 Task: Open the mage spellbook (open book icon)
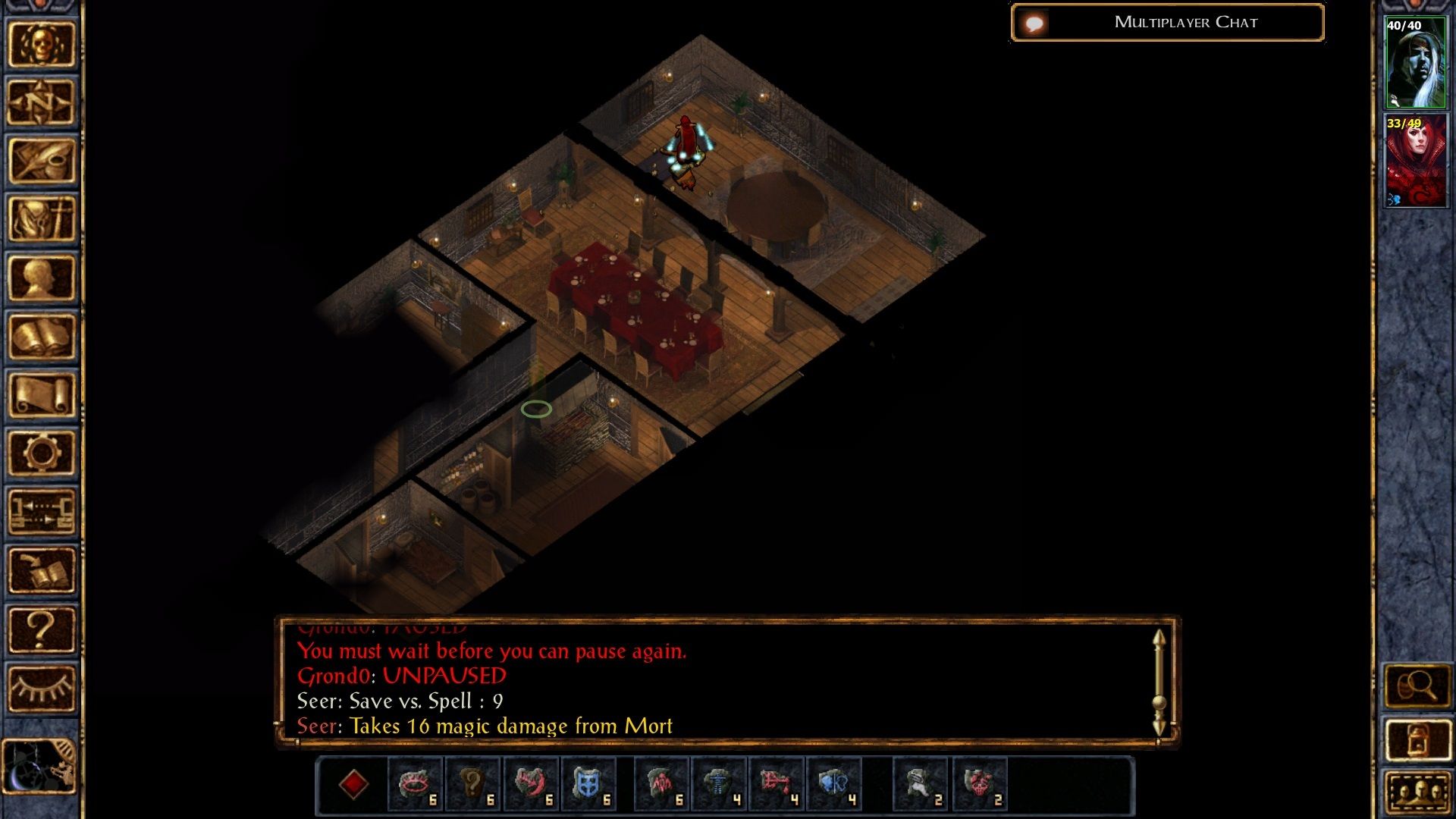pyautogui.click(x=41, y=336)
